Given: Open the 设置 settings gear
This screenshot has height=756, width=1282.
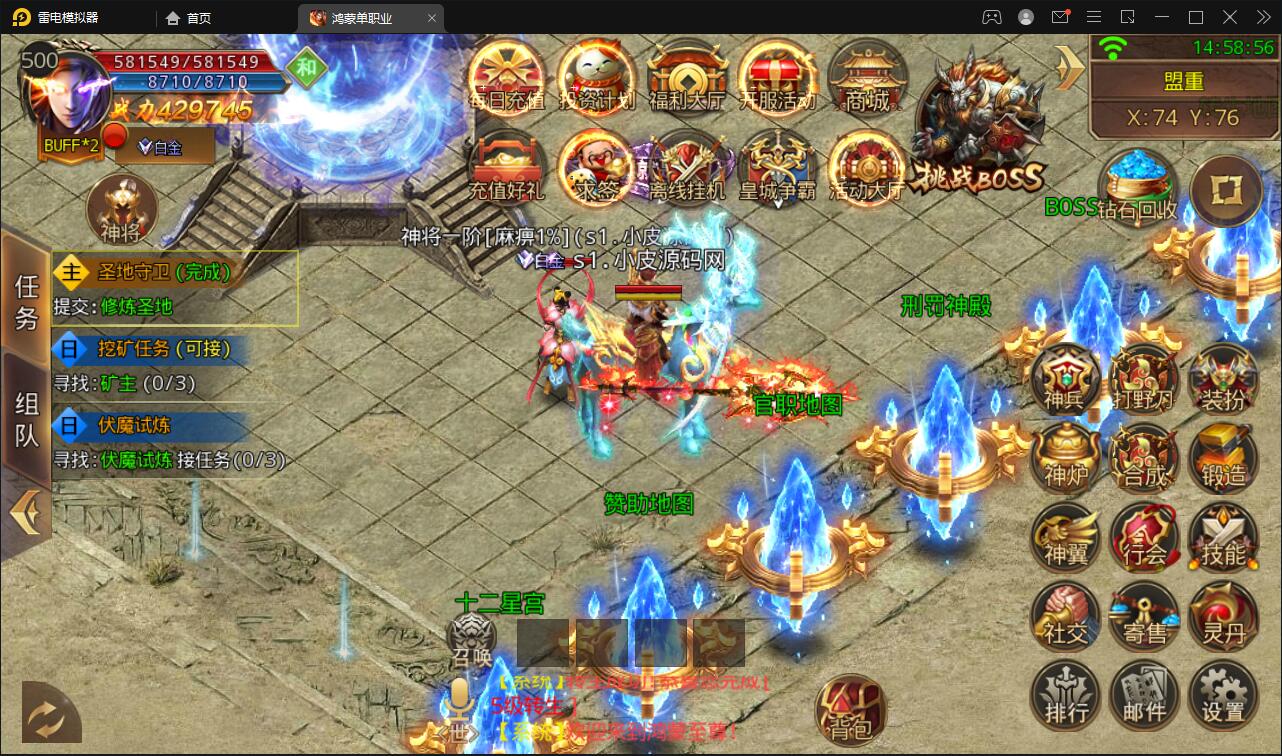Looking at the screenshot, I should coord(1223,694).
